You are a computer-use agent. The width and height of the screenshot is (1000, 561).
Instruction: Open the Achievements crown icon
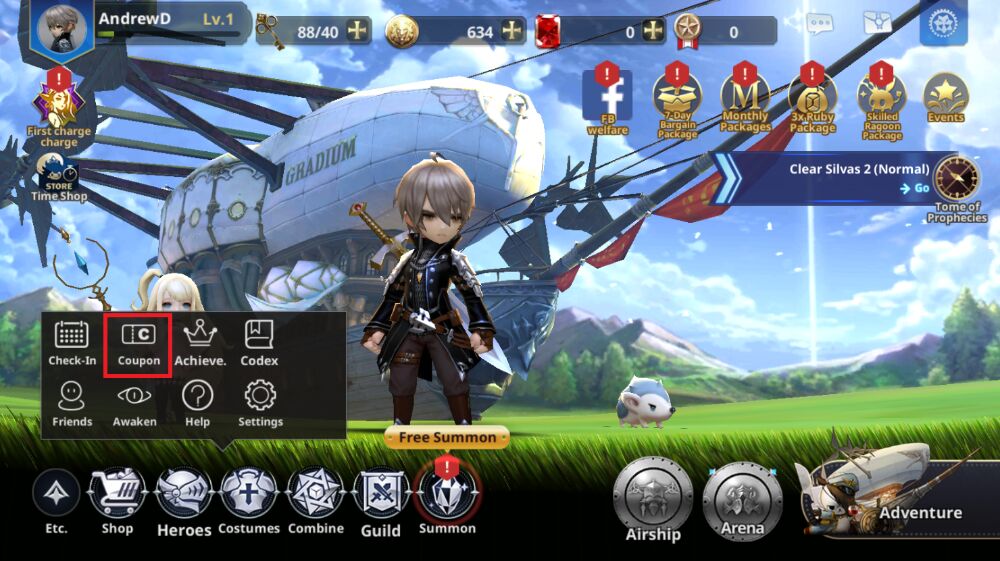200,344
